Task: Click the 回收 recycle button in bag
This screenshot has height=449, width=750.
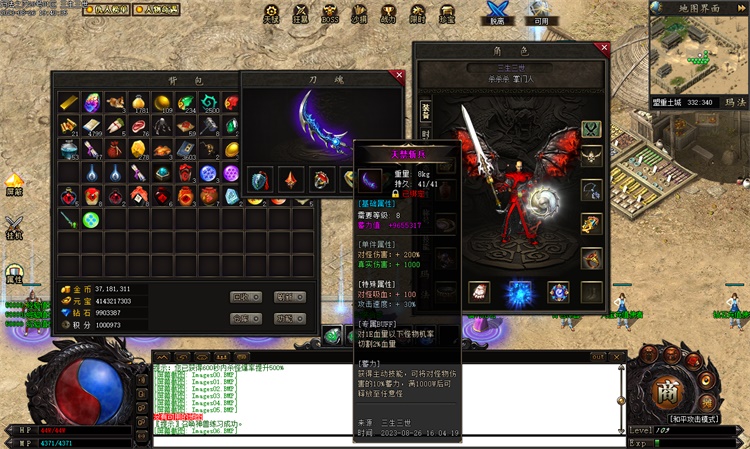Action: pyautogui.click(x=245, y=297)
